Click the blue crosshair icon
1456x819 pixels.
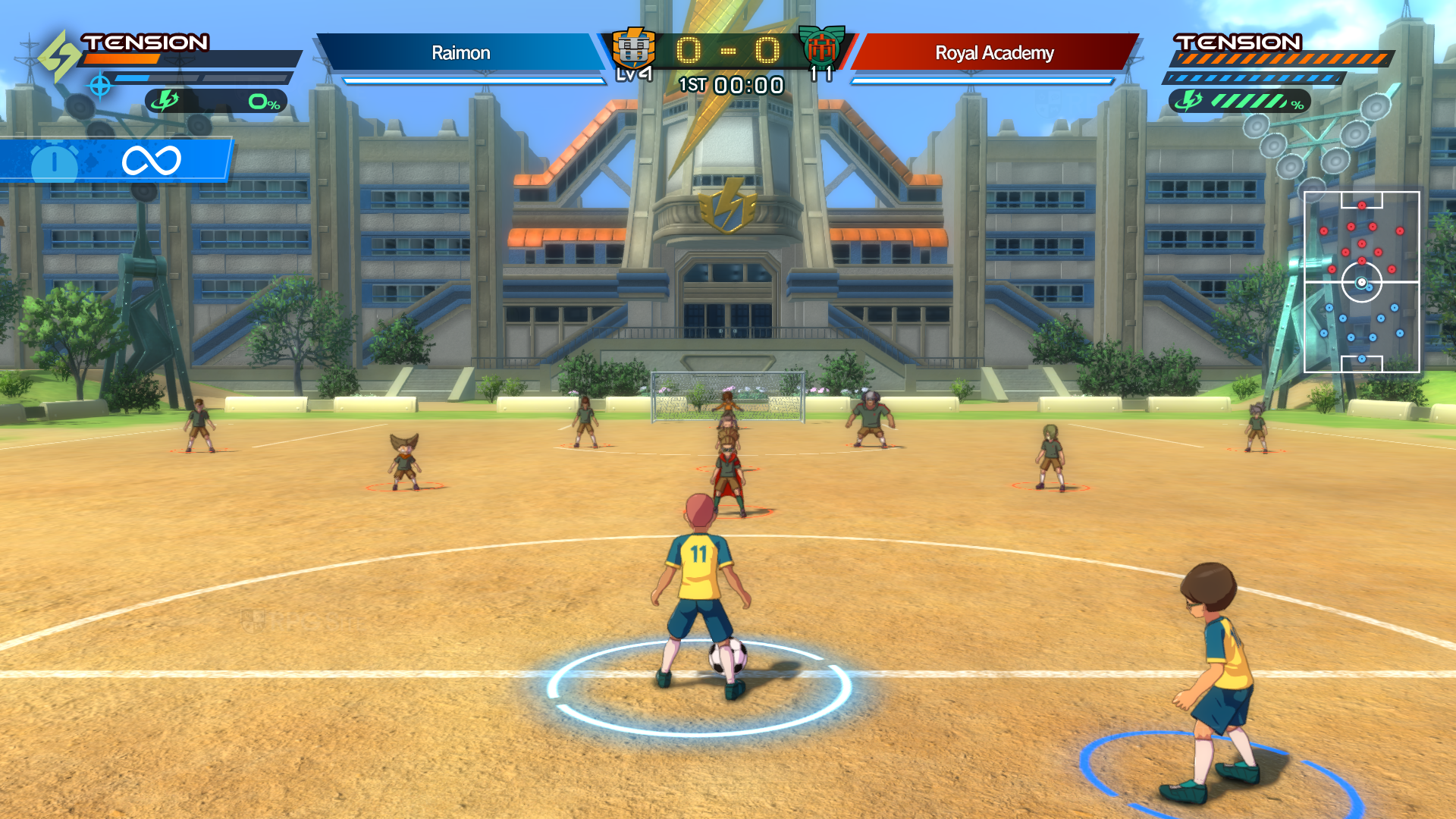pos(100,86)
